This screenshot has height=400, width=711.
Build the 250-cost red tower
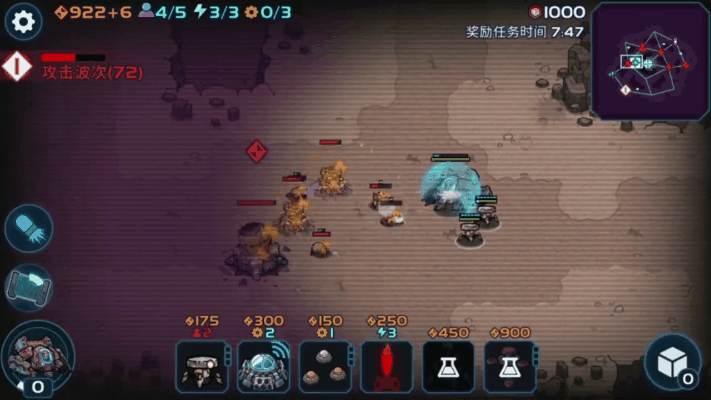386,366
